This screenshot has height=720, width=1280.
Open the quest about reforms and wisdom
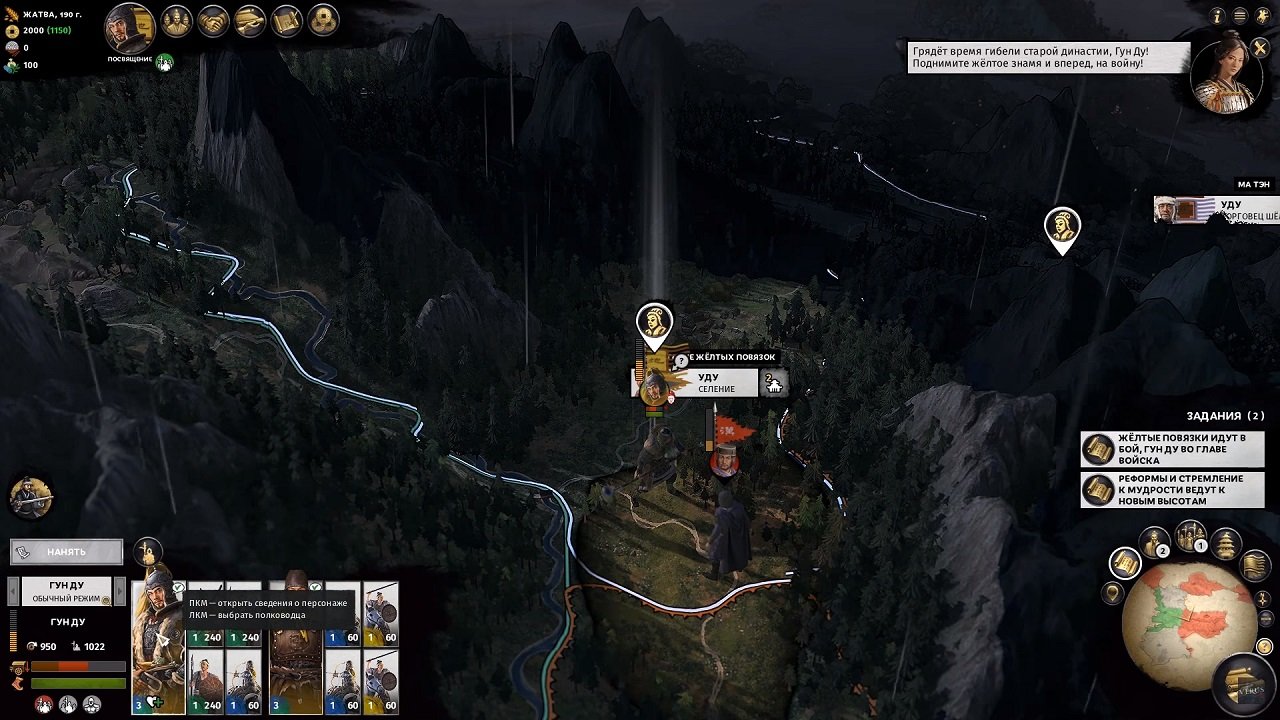tap(1172, 490)
